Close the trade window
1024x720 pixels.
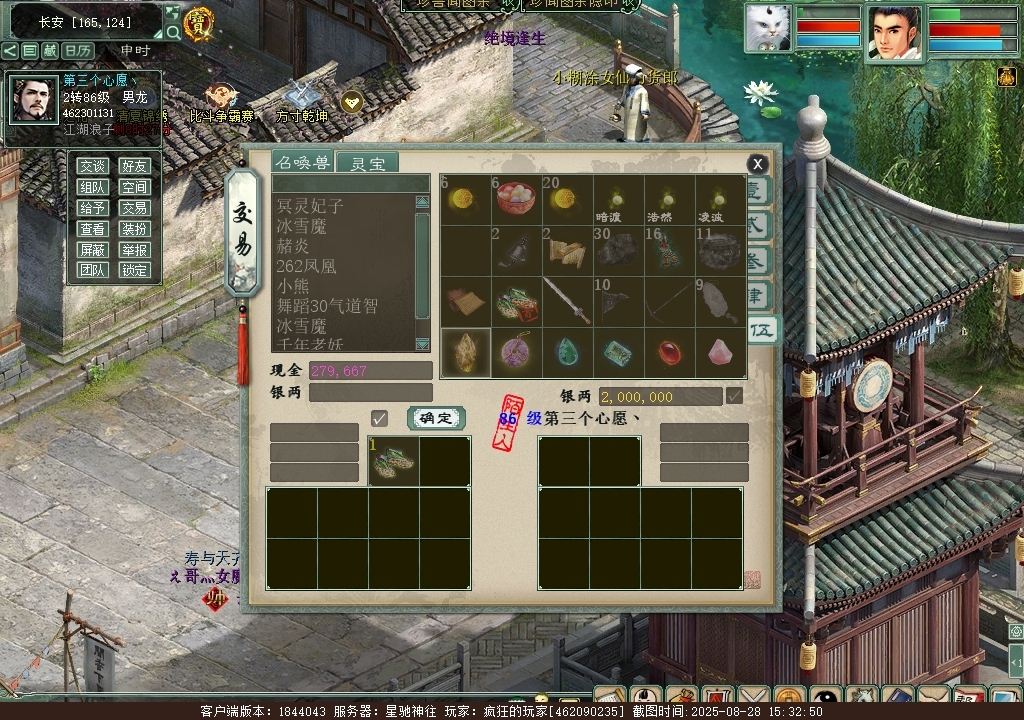click(x=758, y=164)
